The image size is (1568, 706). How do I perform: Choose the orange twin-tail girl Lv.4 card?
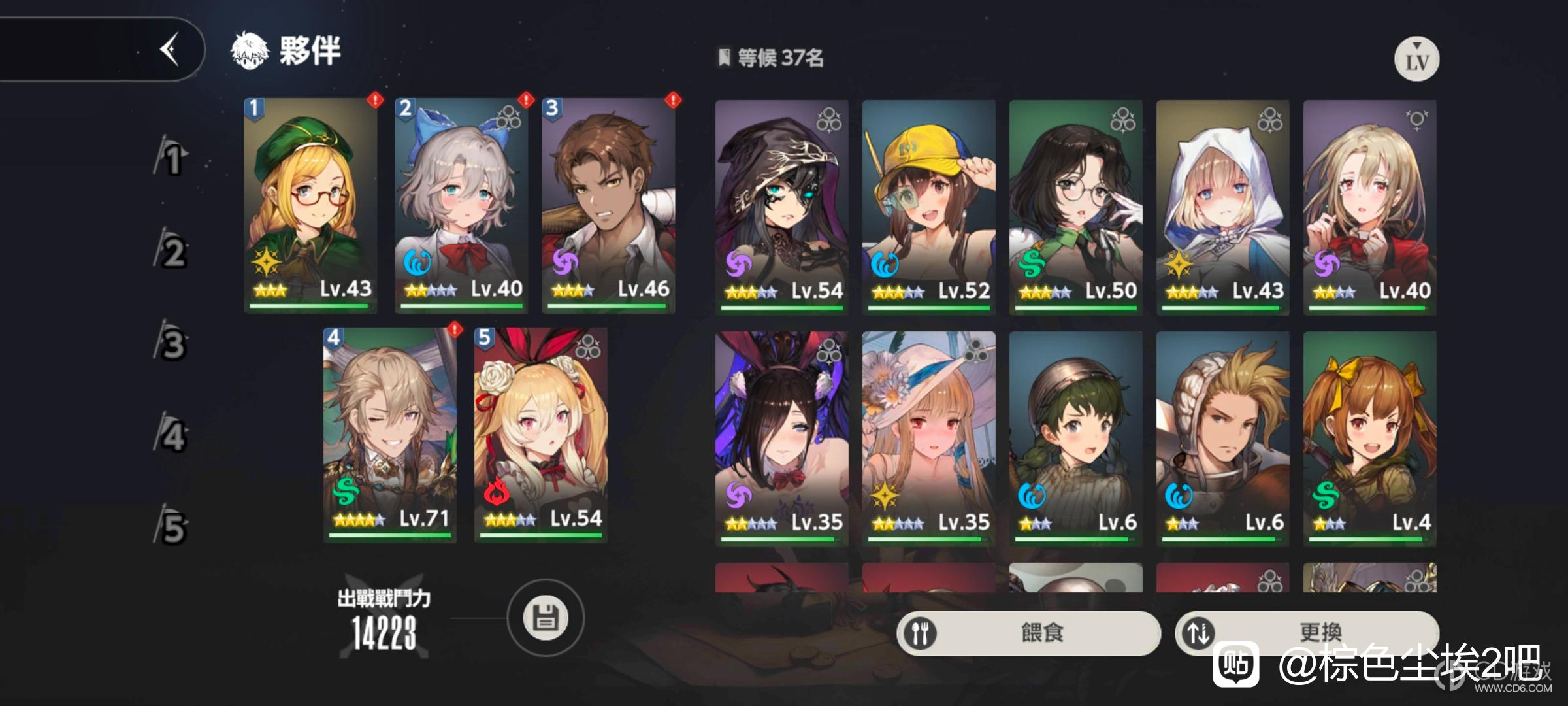click(1369, 438)
